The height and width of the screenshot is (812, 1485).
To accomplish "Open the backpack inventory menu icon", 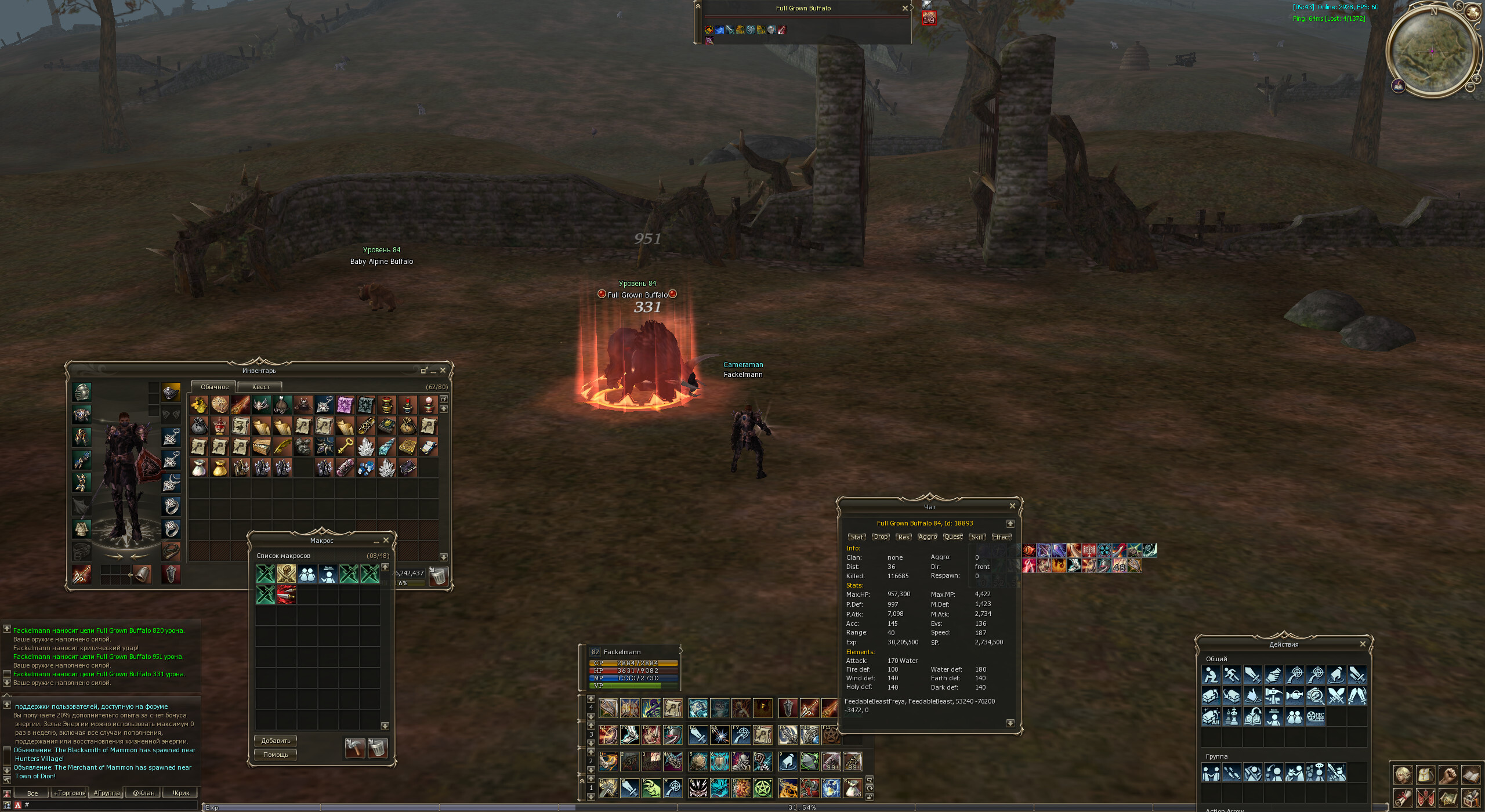I will (1425, 775).
